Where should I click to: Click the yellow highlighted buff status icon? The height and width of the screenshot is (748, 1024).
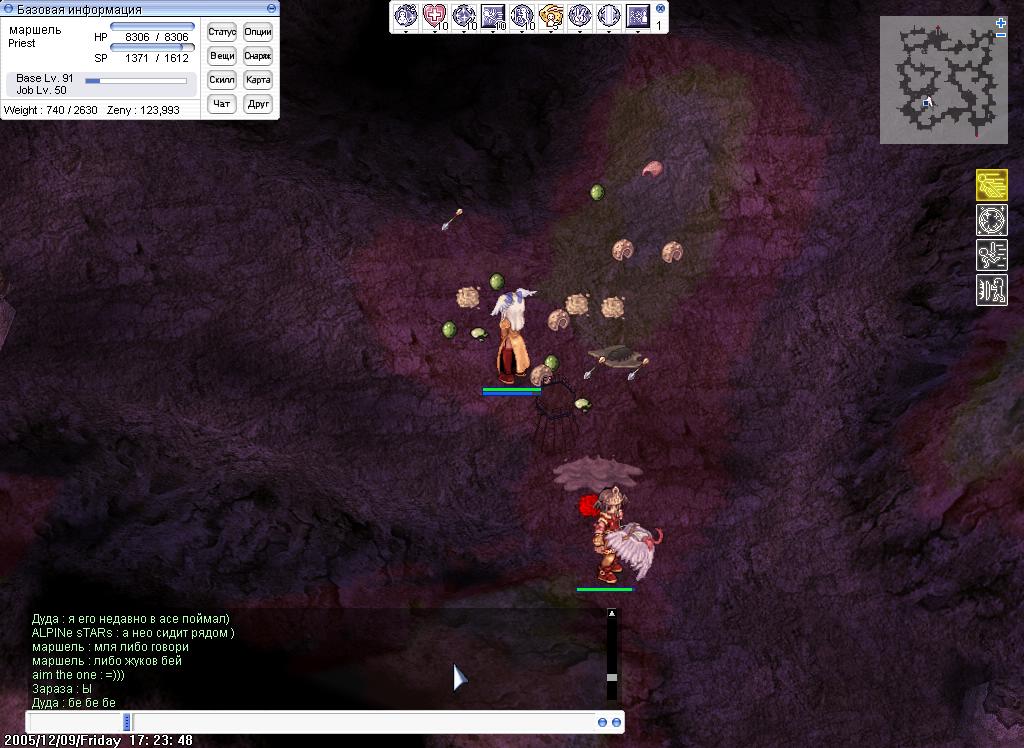coord(991,185)
